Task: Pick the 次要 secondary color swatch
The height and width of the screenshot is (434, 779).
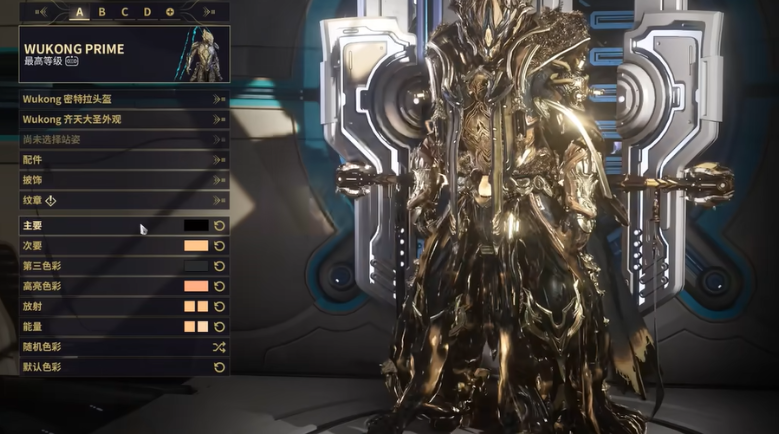Action: tap(196, 246)
